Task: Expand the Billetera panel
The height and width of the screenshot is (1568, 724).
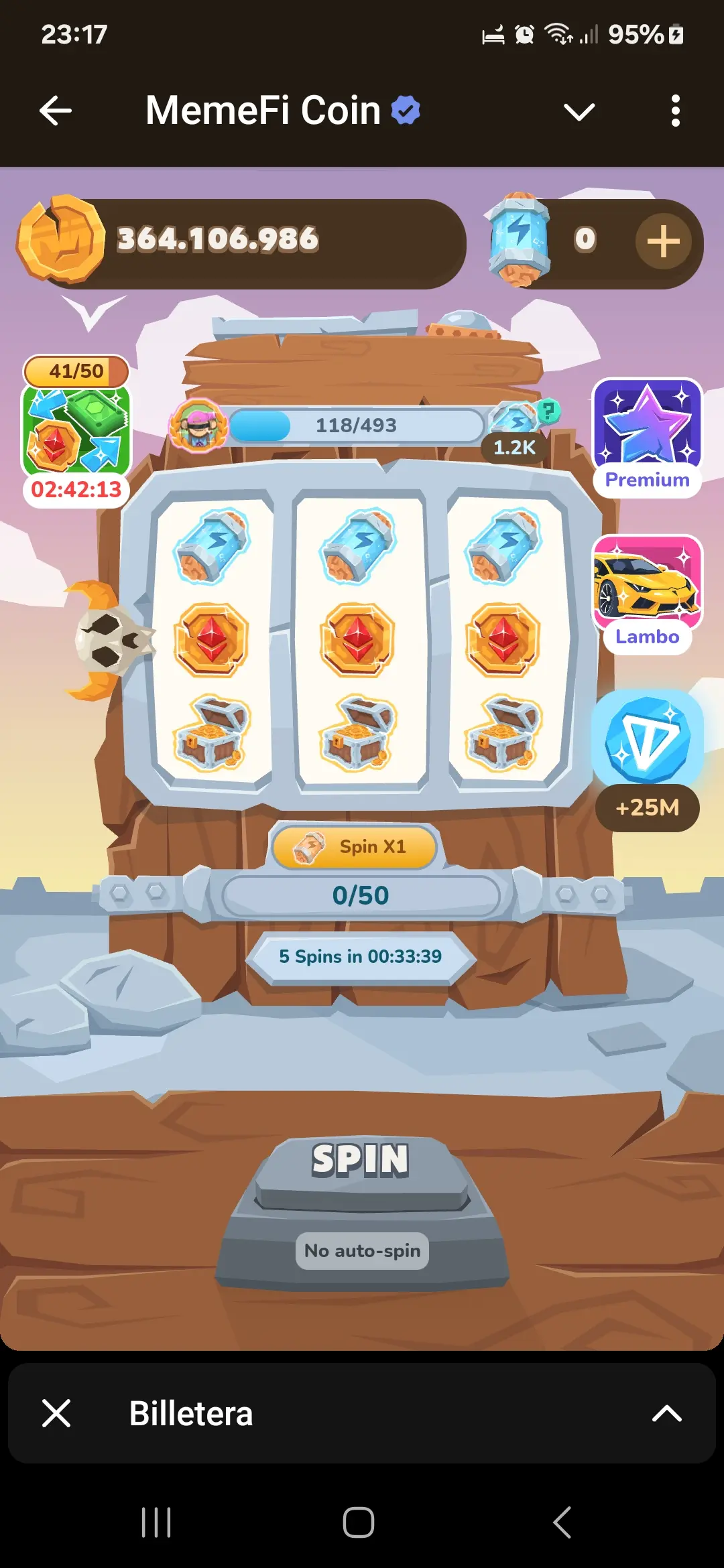Action: click(x=666, y=1413)
